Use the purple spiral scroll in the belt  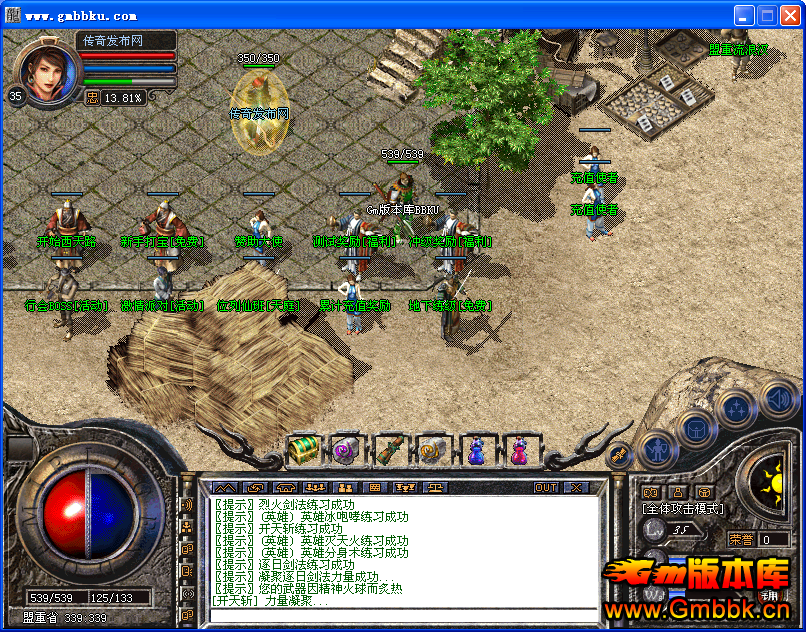click(x=346, y=450)
